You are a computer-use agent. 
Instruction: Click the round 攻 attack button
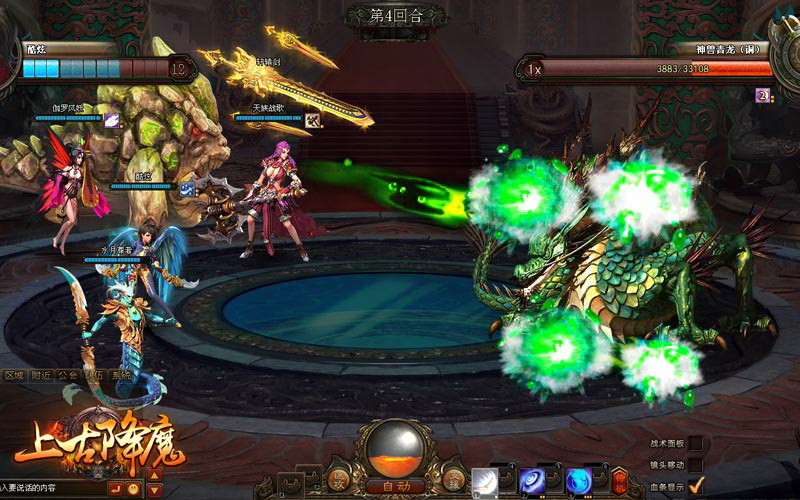(339, 480)
